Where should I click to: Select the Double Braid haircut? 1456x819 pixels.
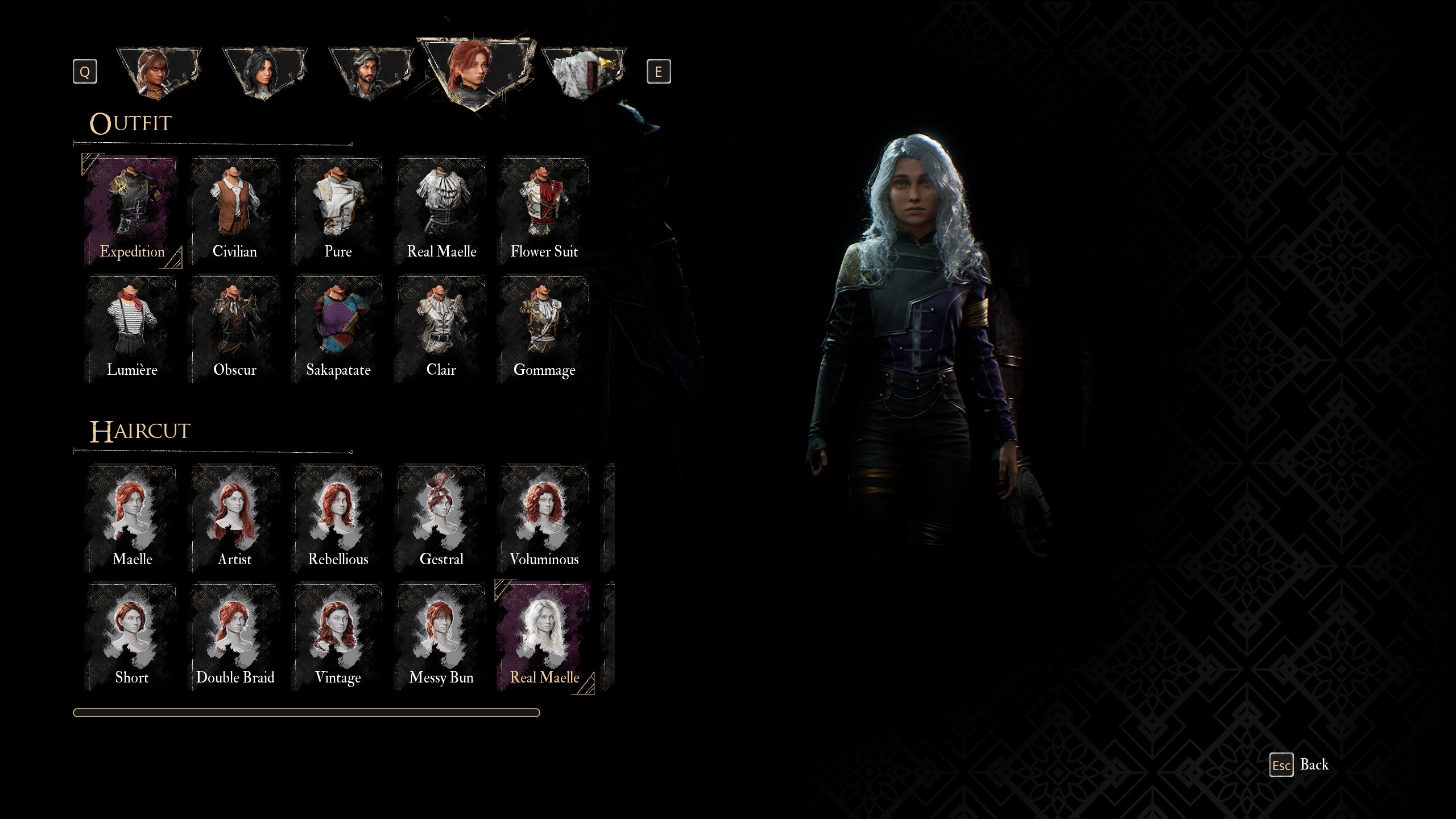pyautogui.click(x=234, y=637)
